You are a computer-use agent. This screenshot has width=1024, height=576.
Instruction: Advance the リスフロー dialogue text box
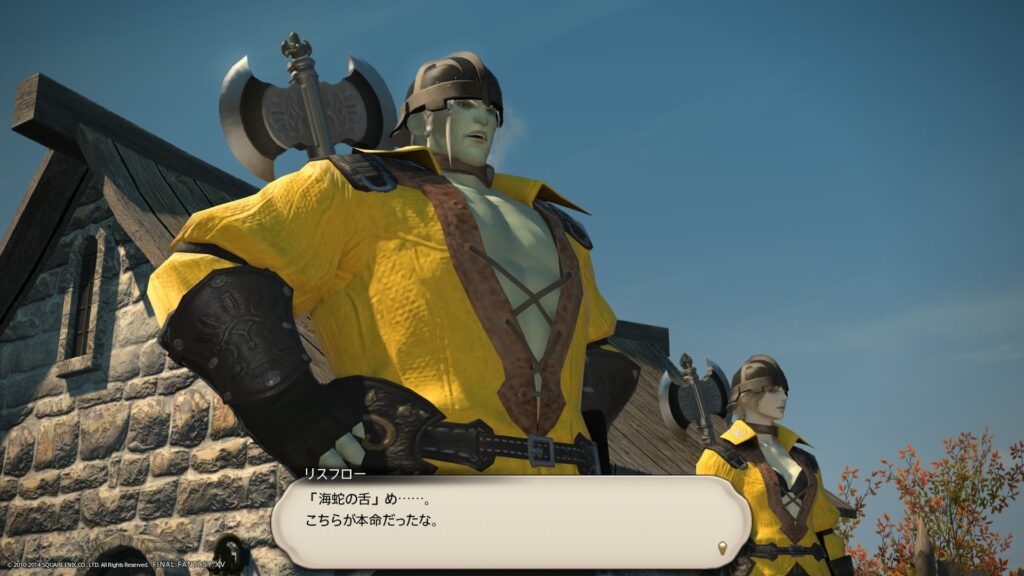[x=510, y=520]
